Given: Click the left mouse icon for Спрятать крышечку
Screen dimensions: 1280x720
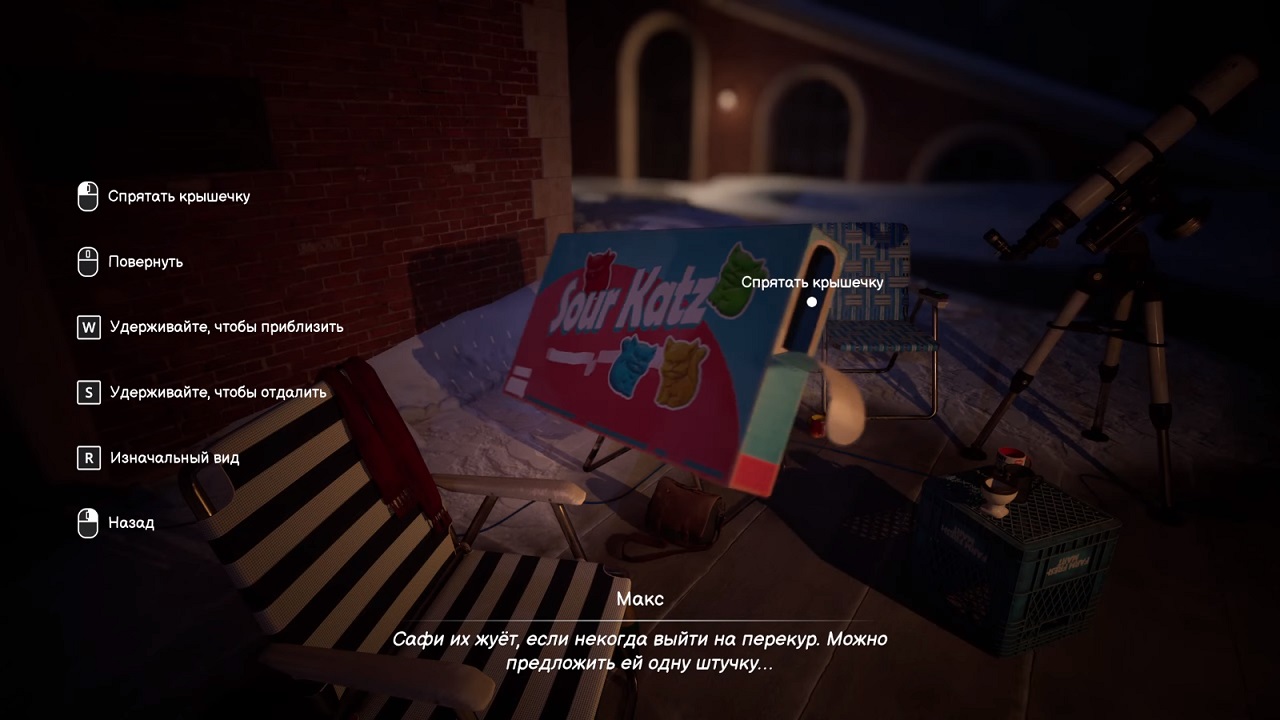Looking at the screenshot, I should click(88, 196).
